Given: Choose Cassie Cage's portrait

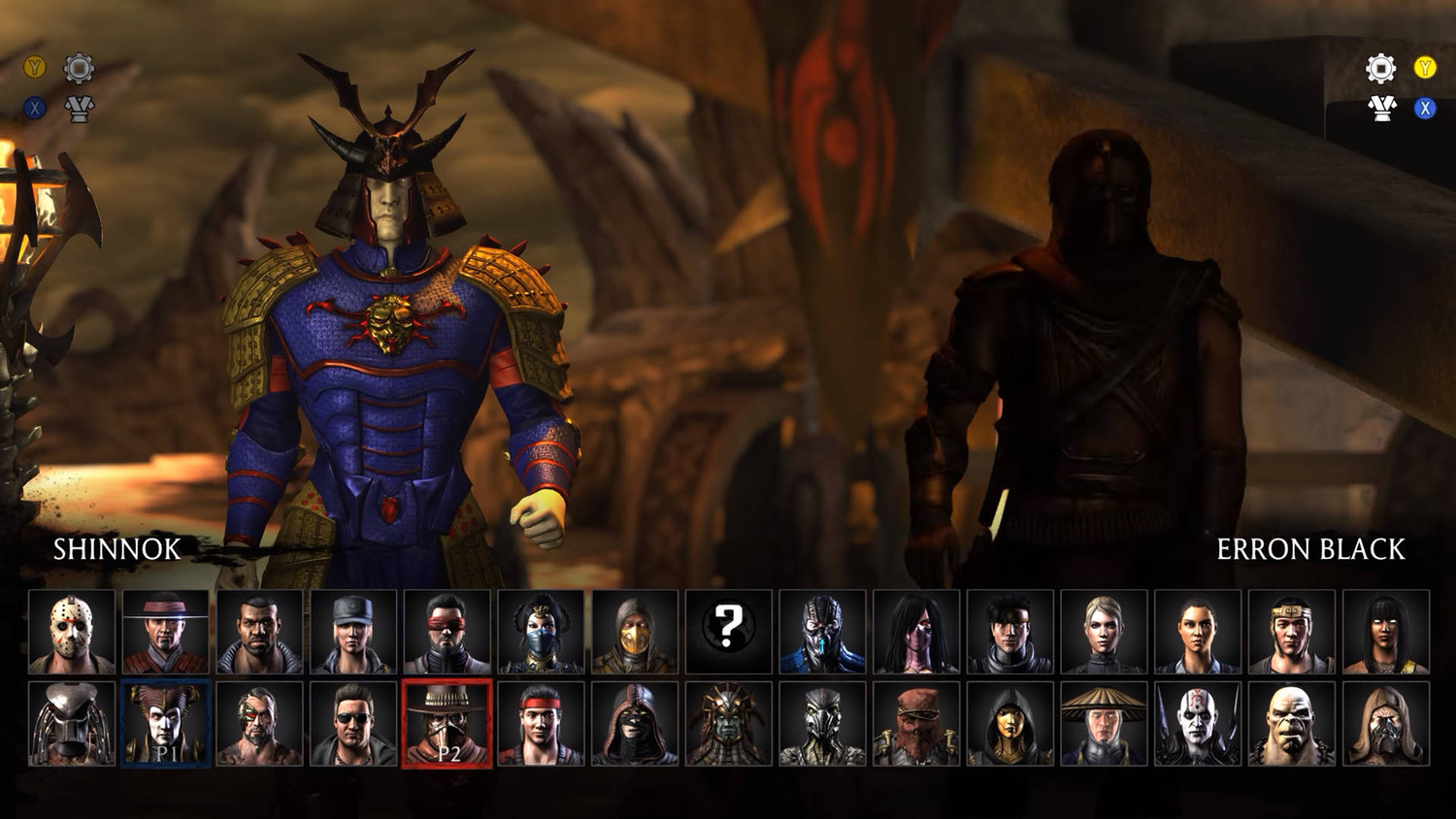Looking at the screenshot, I should [1104, 632].
